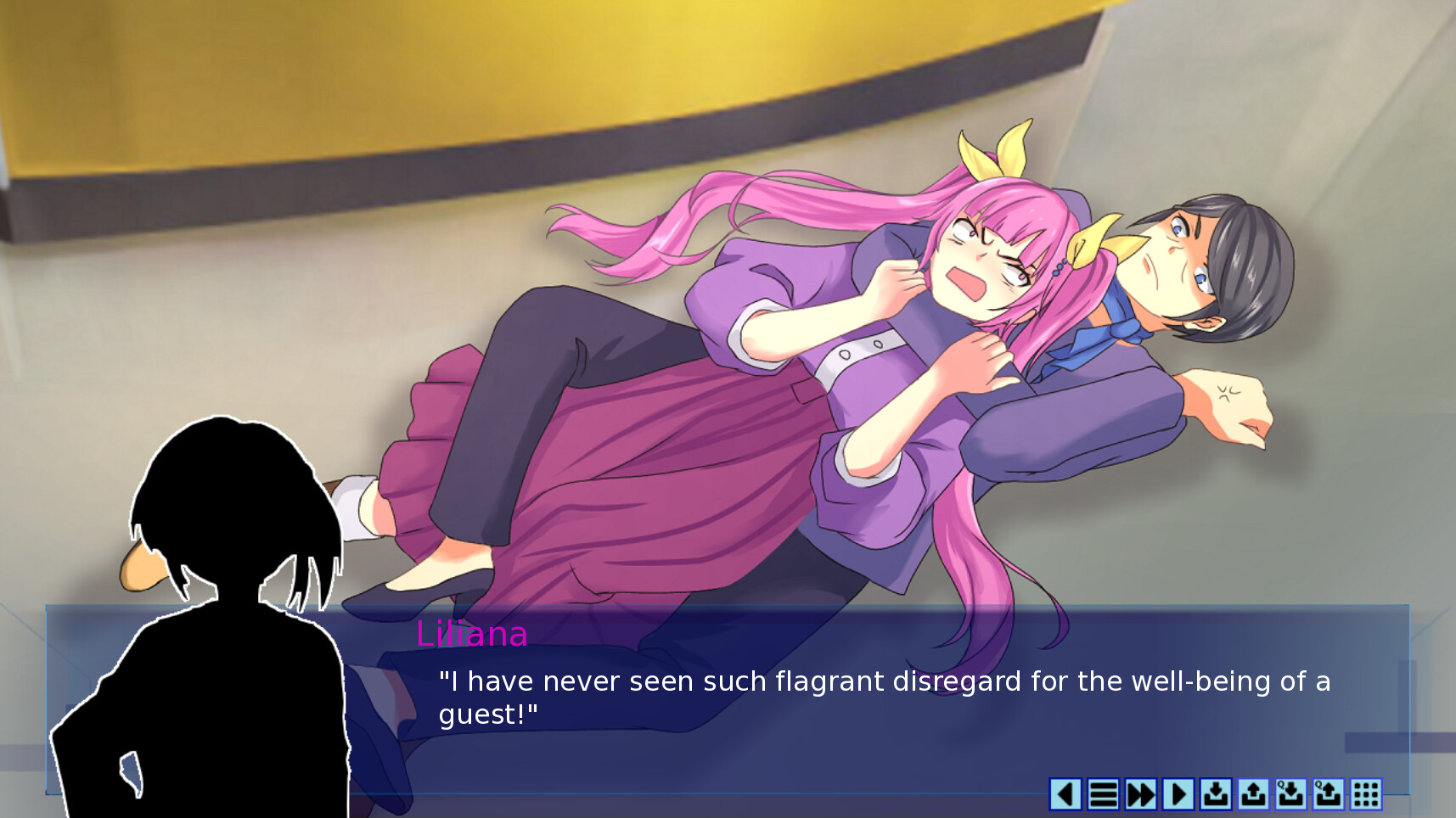Open the dialogue history log
1456x818 pixels.
(1102, 796)
